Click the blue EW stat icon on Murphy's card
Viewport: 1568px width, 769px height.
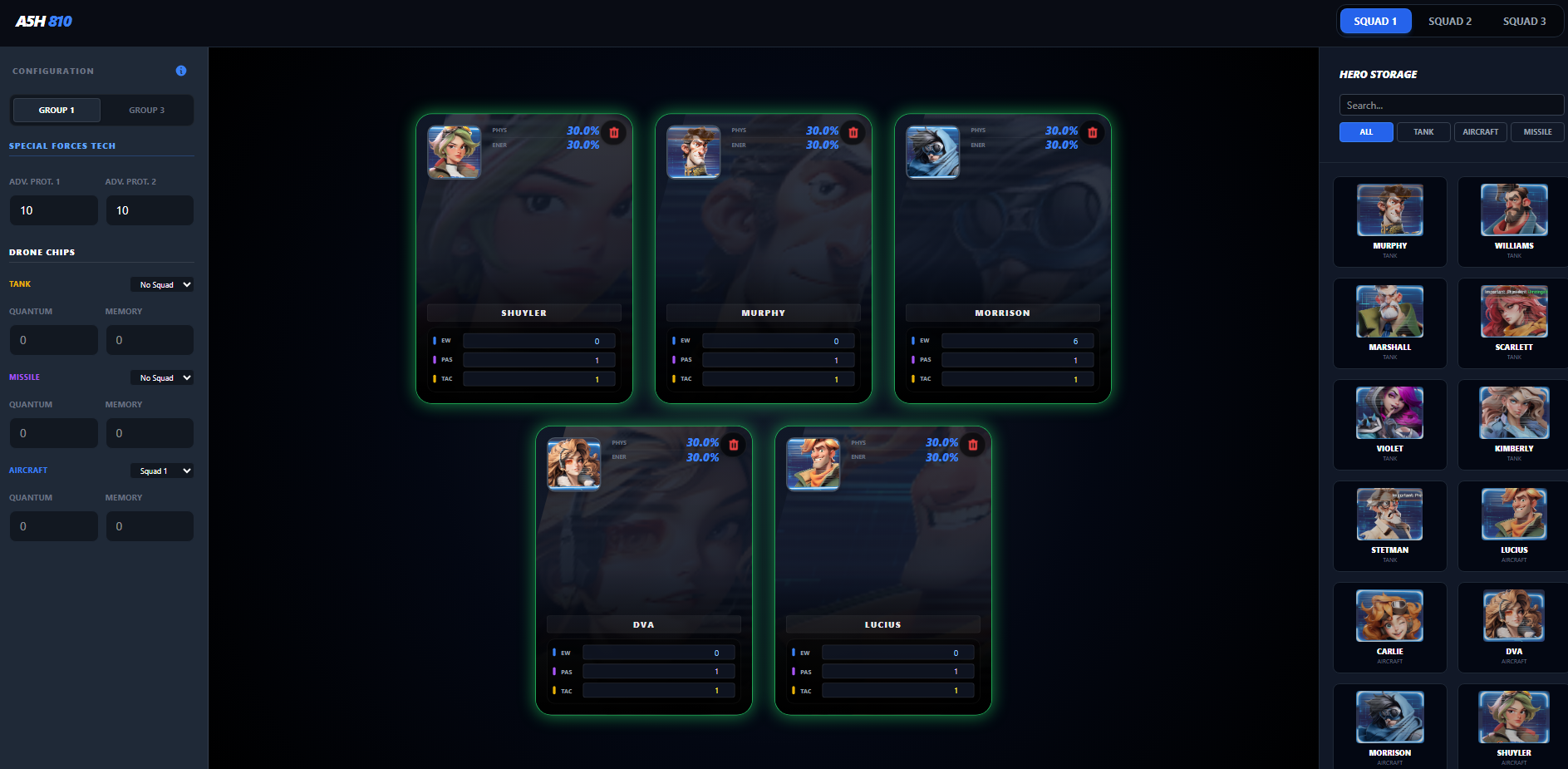coord(673,340)
